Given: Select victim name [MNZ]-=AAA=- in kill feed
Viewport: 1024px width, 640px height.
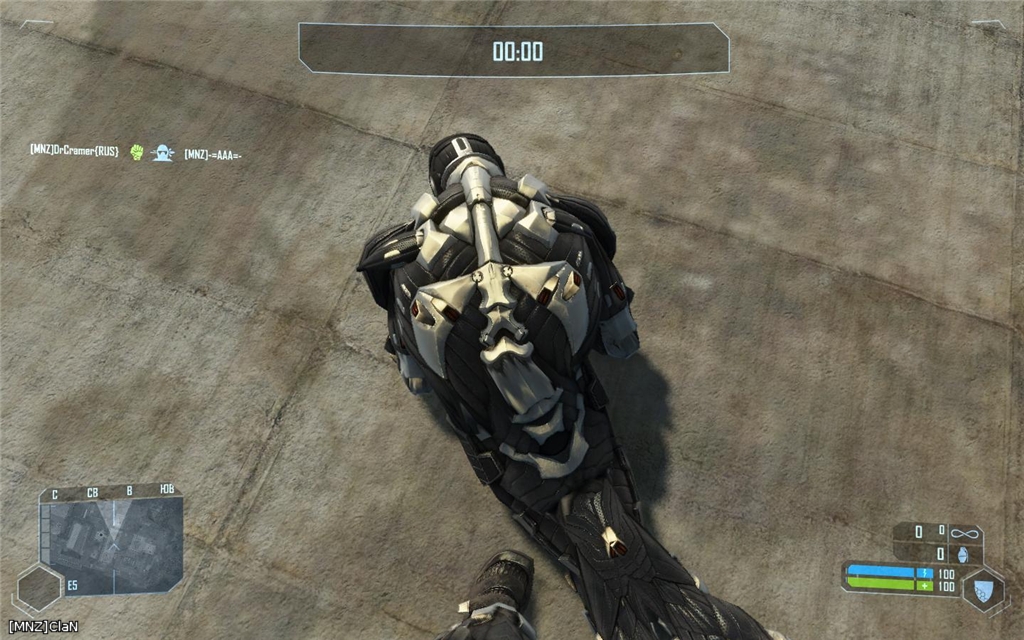Looking at the screenshot, I should pos(213,154).
